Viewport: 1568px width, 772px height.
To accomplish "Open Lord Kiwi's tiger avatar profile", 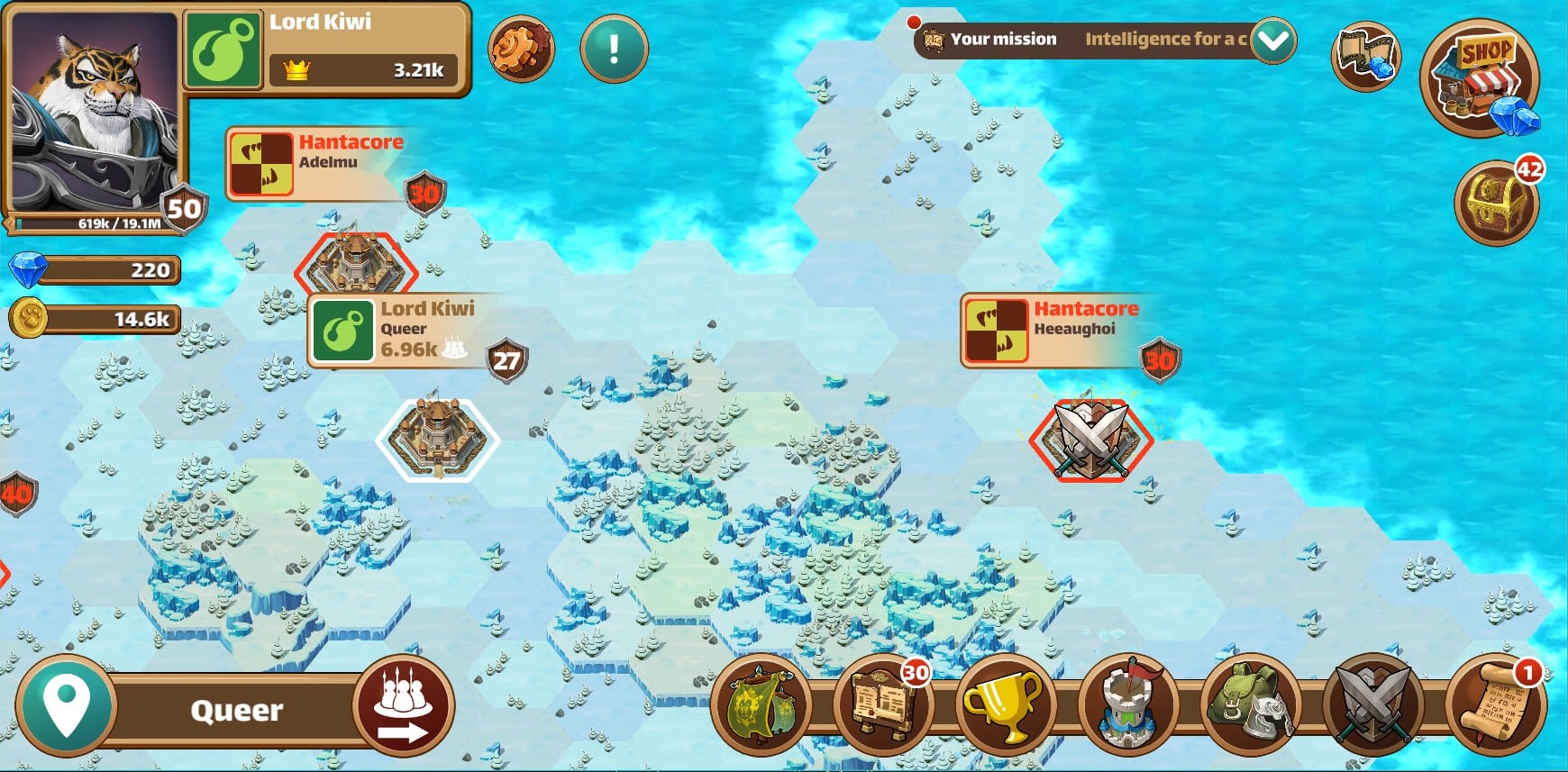I will [95, 113].
